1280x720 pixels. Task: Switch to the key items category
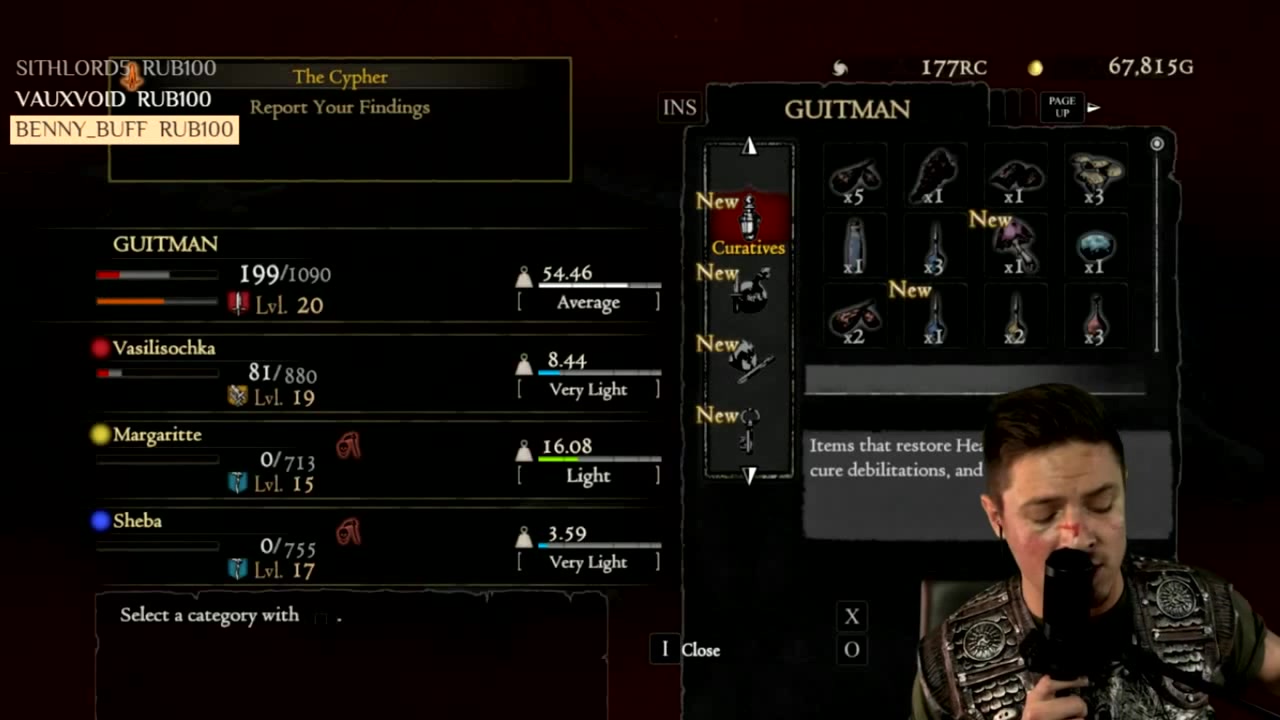[749, 429]
